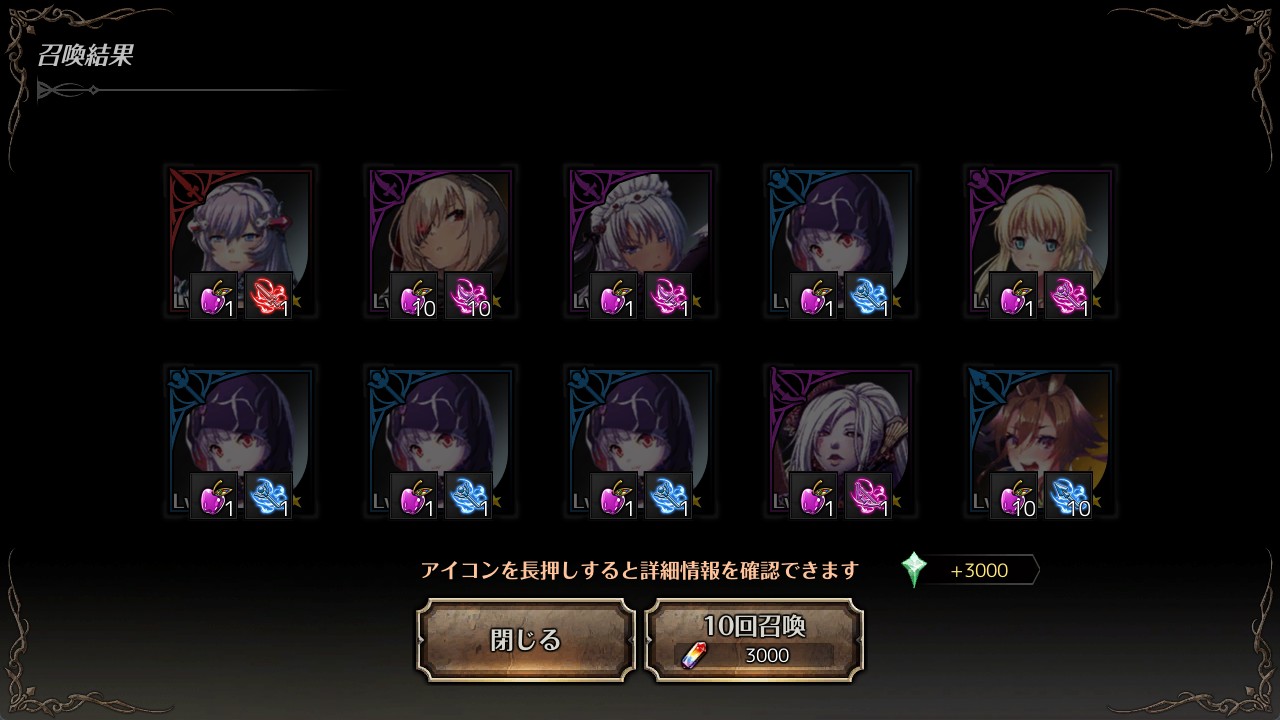This screenshot has width=1280, height=720.
Task: Select the red-framed lavender-haired girl portrait
Action: (x=240, y=228)
